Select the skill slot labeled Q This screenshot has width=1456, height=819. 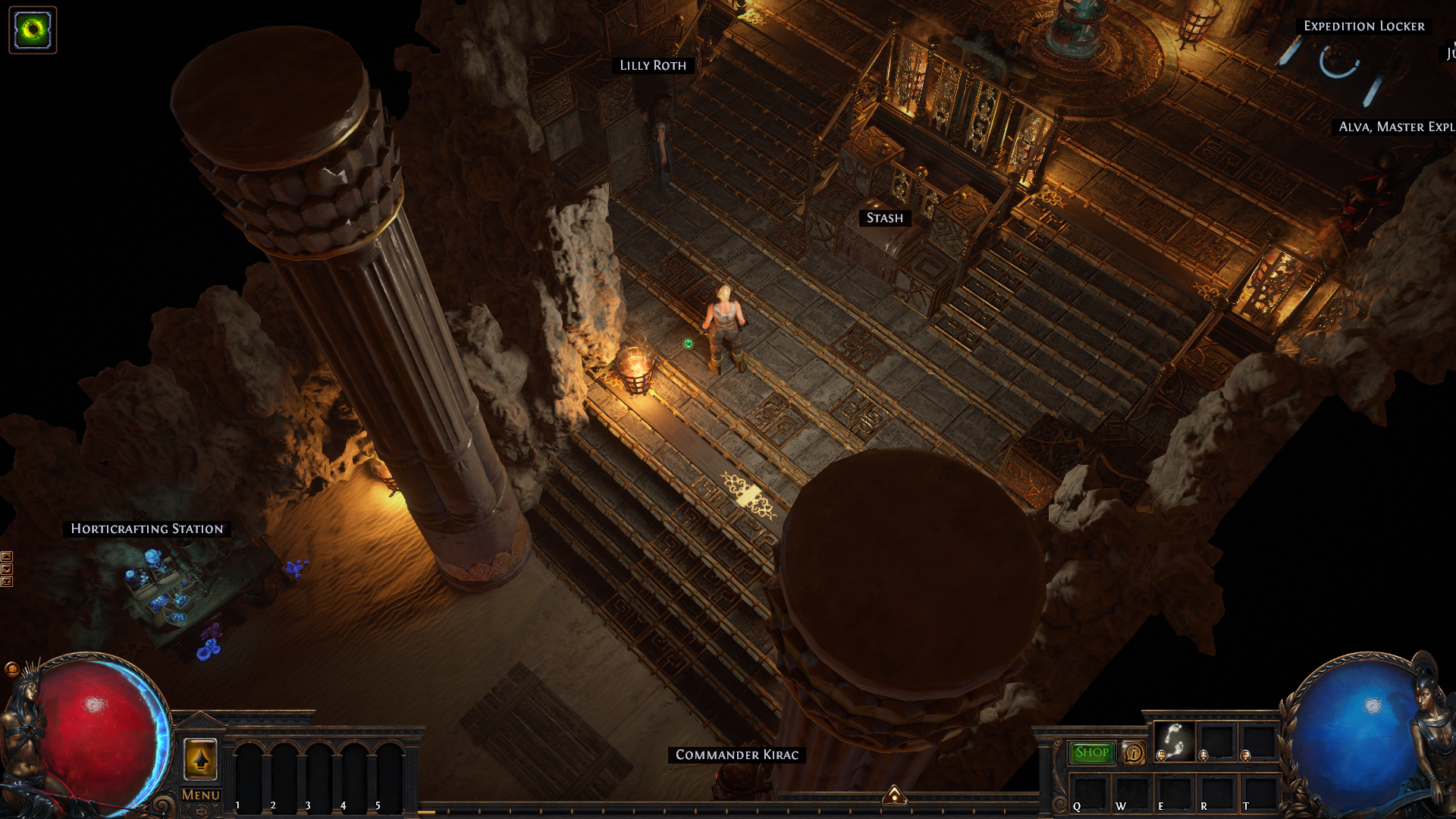(x=1089, y=792)
